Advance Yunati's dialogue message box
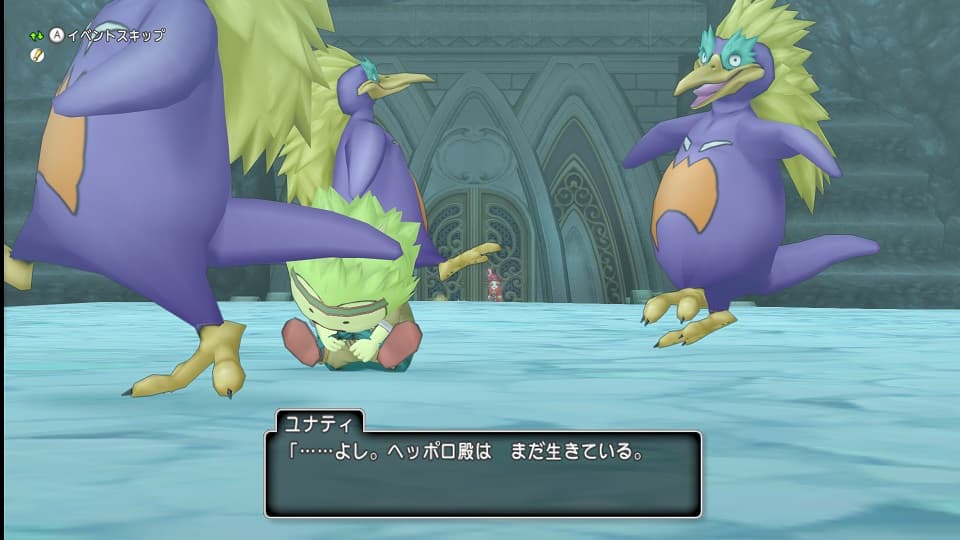Viewport: 960px width, 540px height. pyautogui.click(x=482, y=473)
